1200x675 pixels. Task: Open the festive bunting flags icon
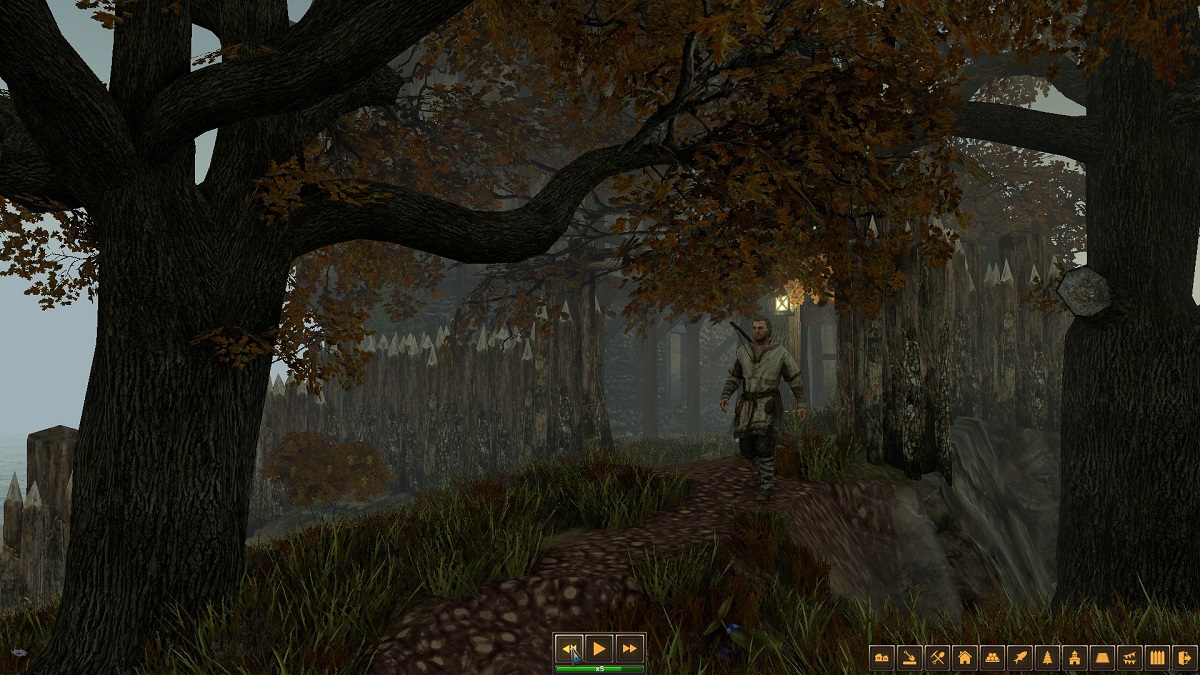coord(1131,657)
